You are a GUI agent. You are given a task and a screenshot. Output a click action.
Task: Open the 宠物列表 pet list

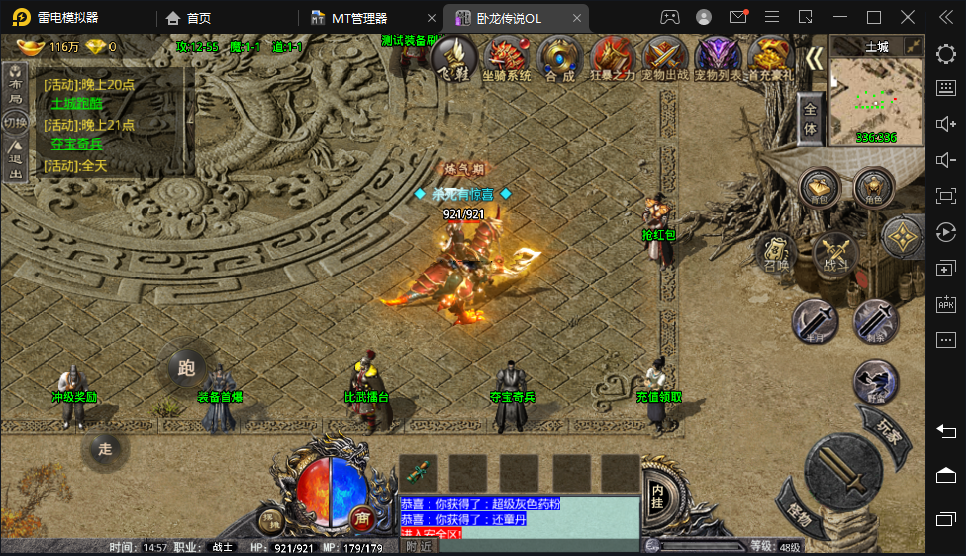pyautogui.click(x=719, y=59)
